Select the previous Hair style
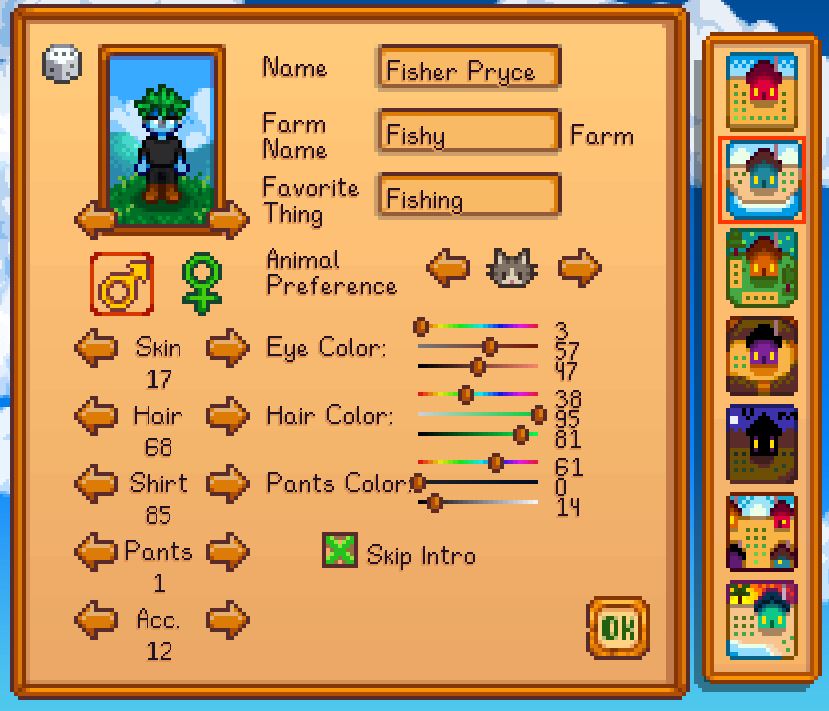This screenshot has width=829, height=711. tap(96, 415)
